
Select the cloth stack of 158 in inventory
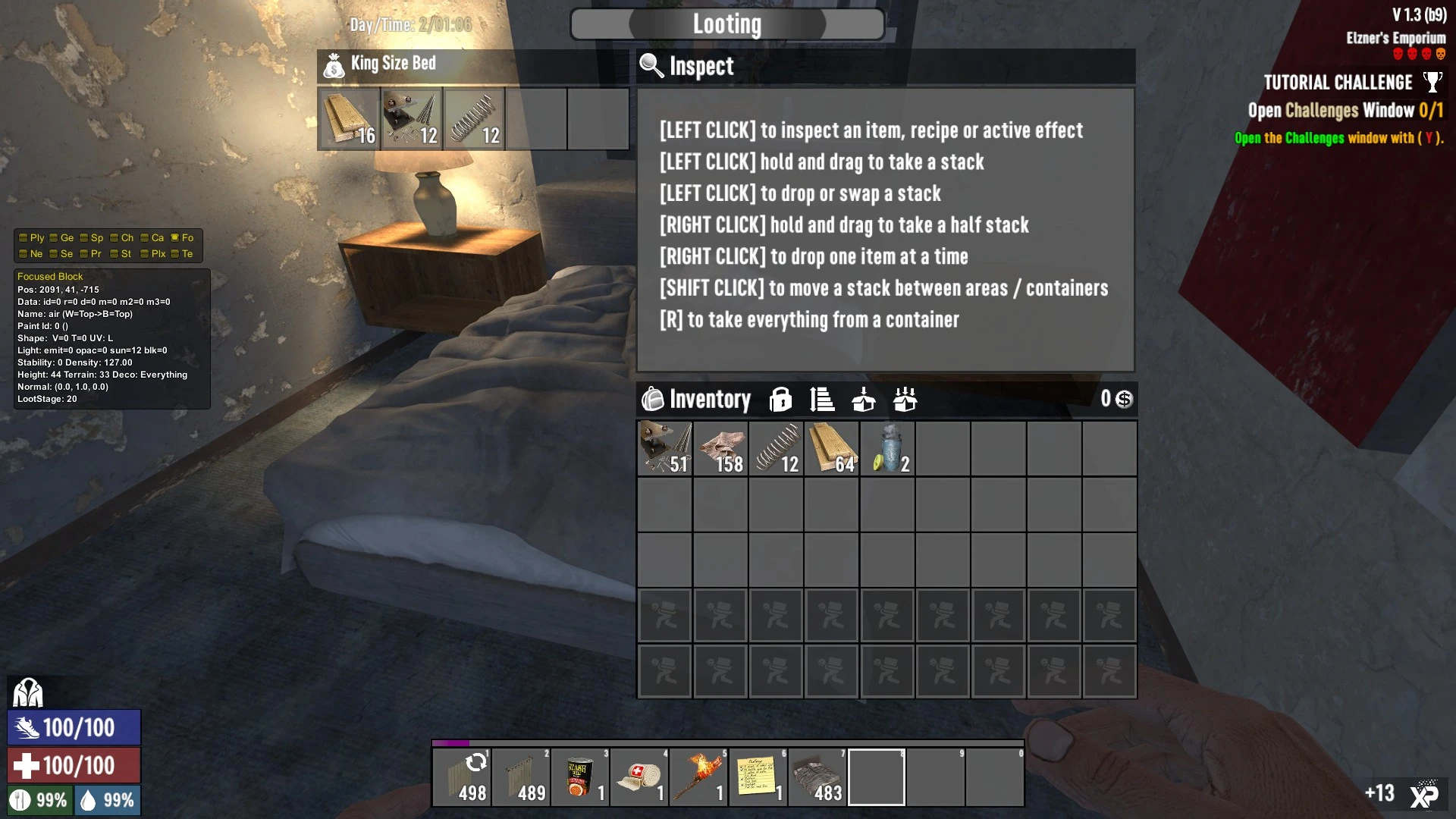(720, 449)
